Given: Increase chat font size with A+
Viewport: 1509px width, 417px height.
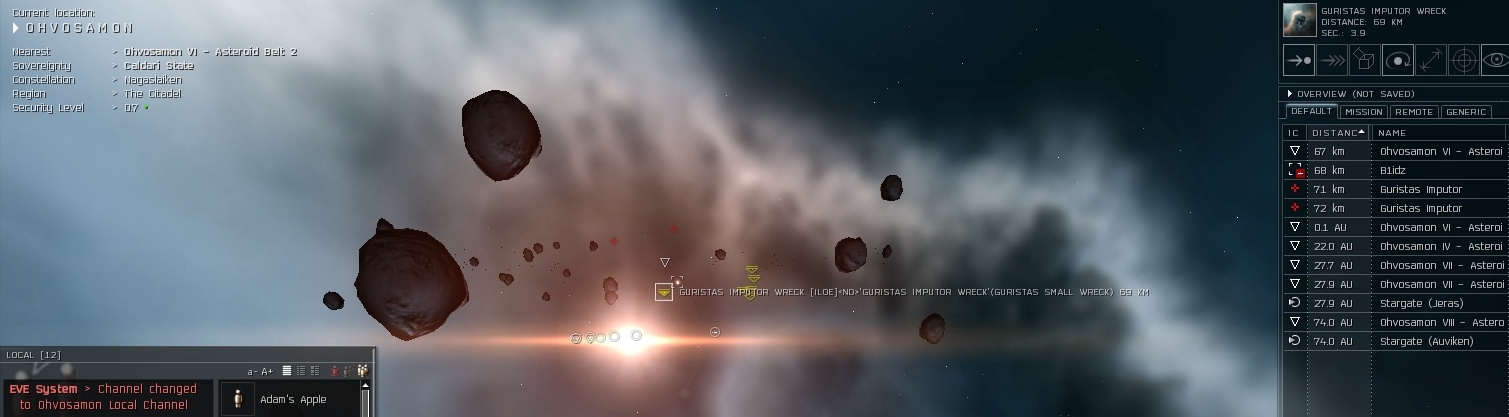Looking at the screenshot, I should (x=267, y=371).
